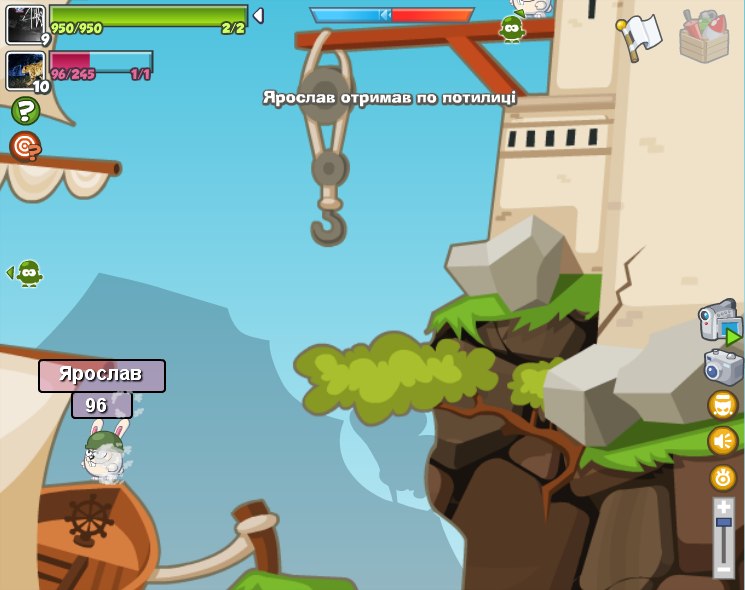745x590 pixels.
Task: Click the white surrender flag
Action: 641,36
